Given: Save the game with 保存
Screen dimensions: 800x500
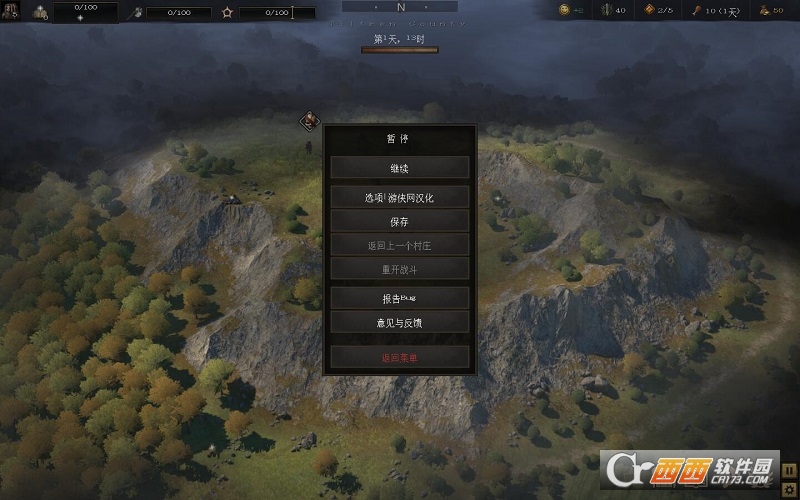Looking at the screenshot, I should [x=400, y=222].
